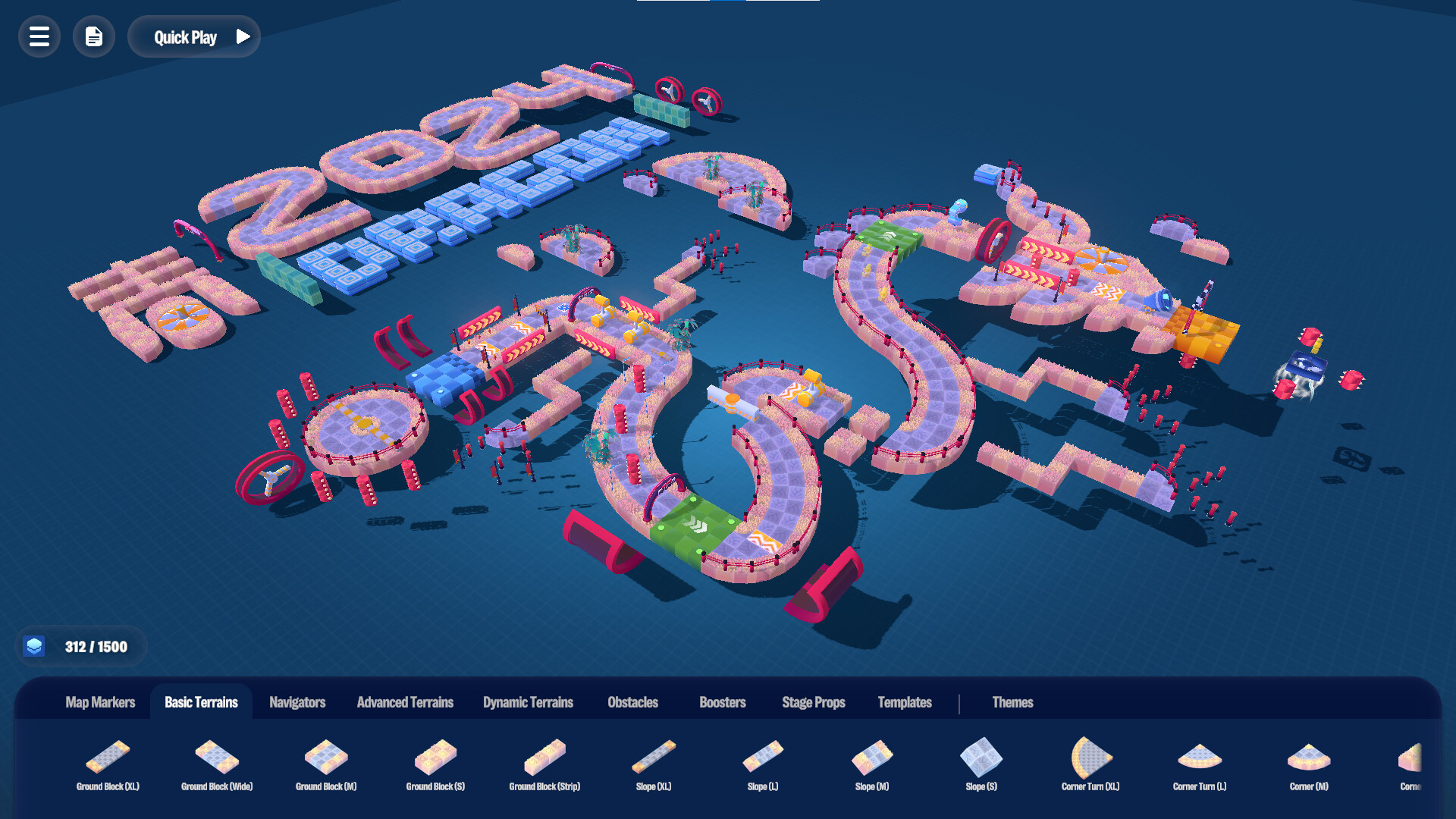Viewport: 1456px width, 819px height.
Task: Switch to the Obstacles tab
Action: pyautogui.click(x=633, y=702)
